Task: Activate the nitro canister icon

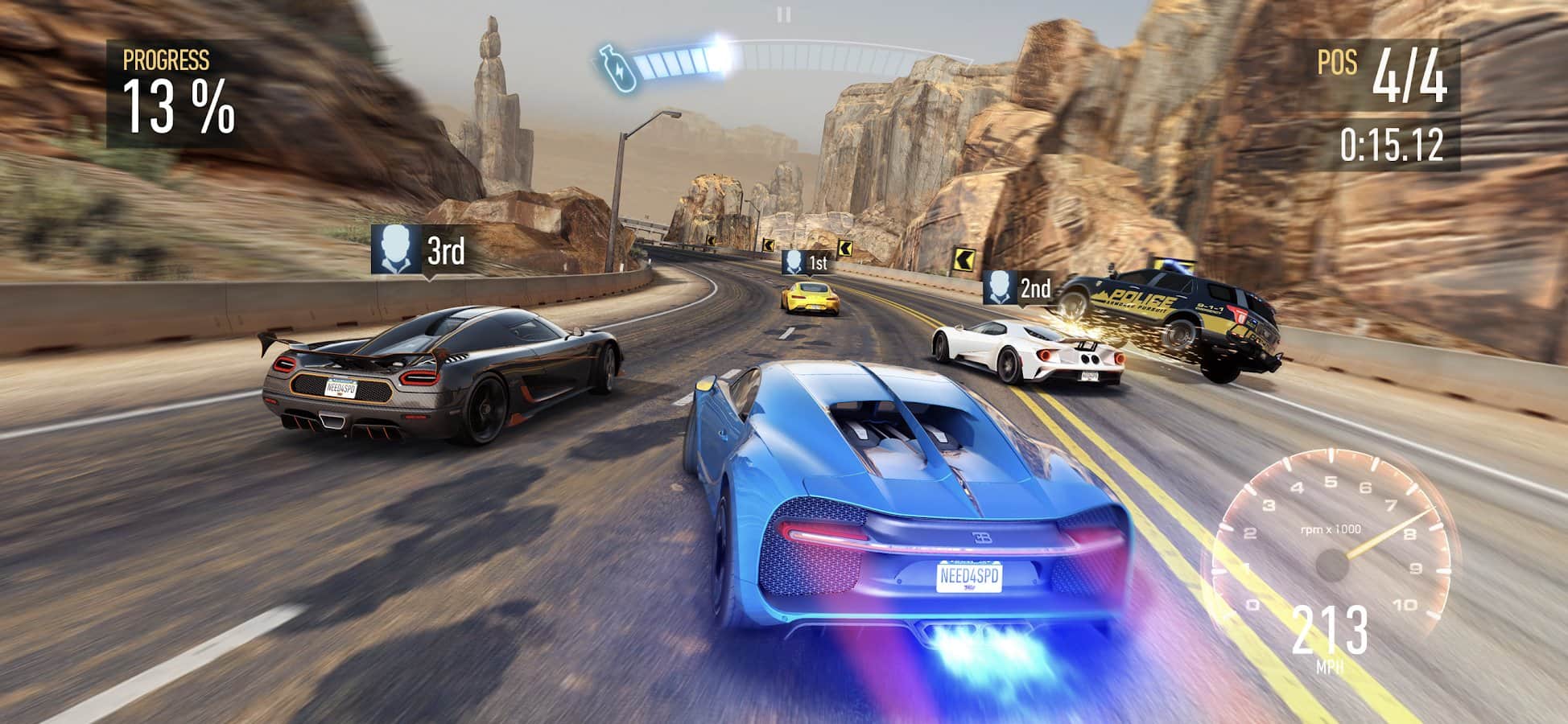Action: pos(616,66)
